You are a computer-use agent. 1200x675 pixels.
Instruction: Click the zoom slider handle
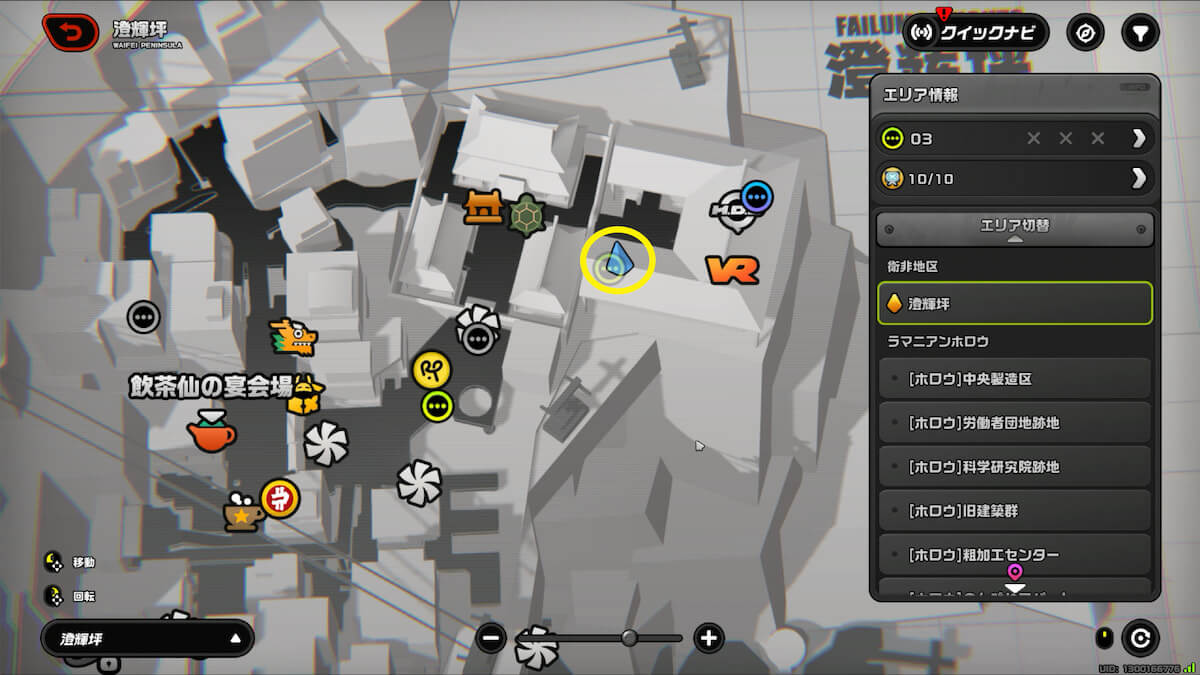coord(629,638)
